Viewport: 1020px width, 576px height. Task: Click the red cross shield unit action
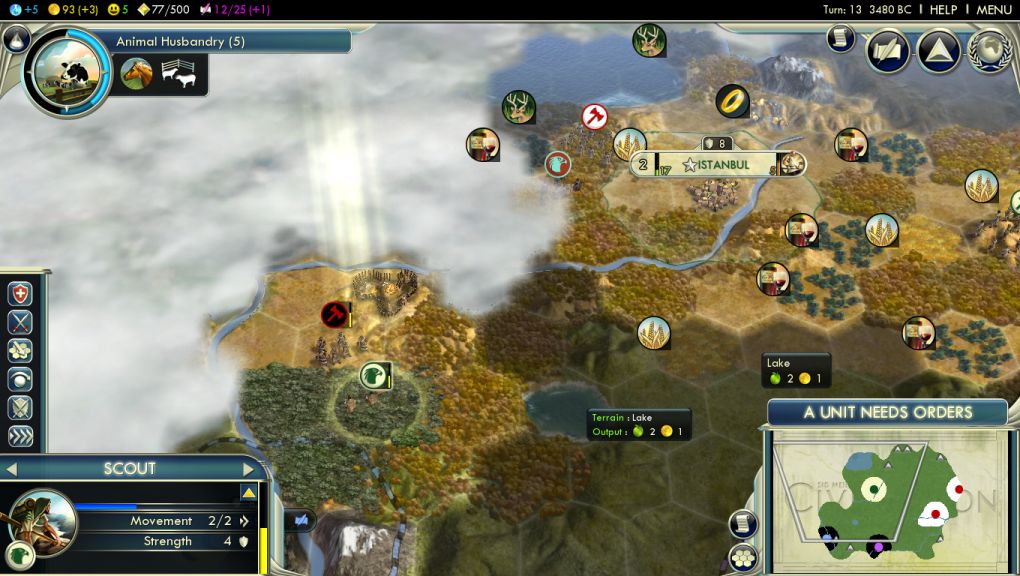click(20, 293)
